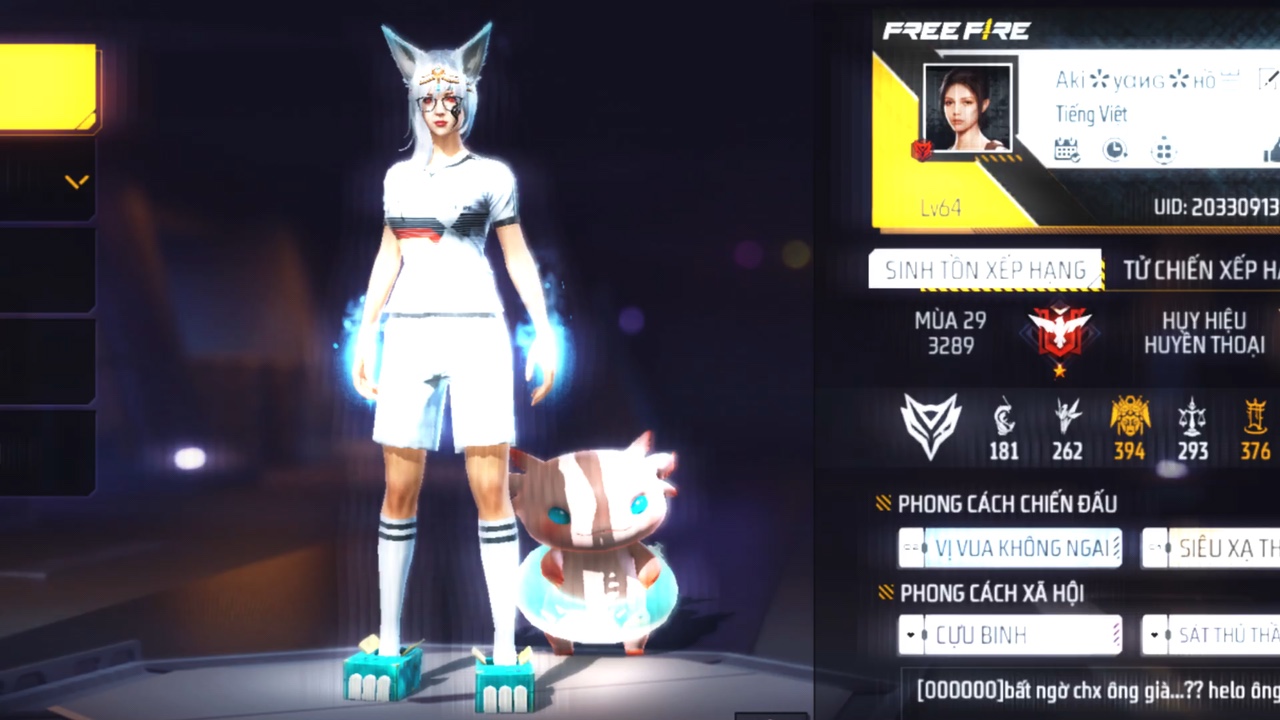Image resolution: width=1280 pixels, height=720 pixels.
Task: View the gold mask badge with 394
Action: click(x=1129, y=427)
